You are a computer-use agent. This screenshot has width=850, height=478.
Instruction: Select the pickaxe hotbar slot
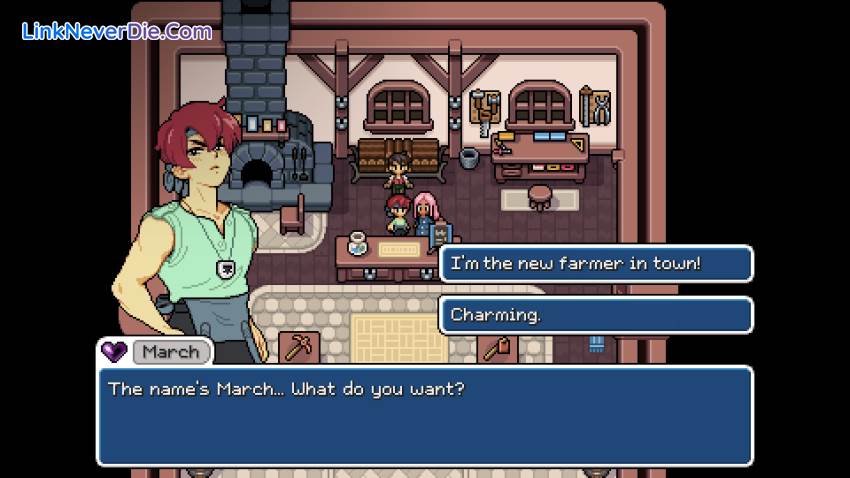point(298,347)
